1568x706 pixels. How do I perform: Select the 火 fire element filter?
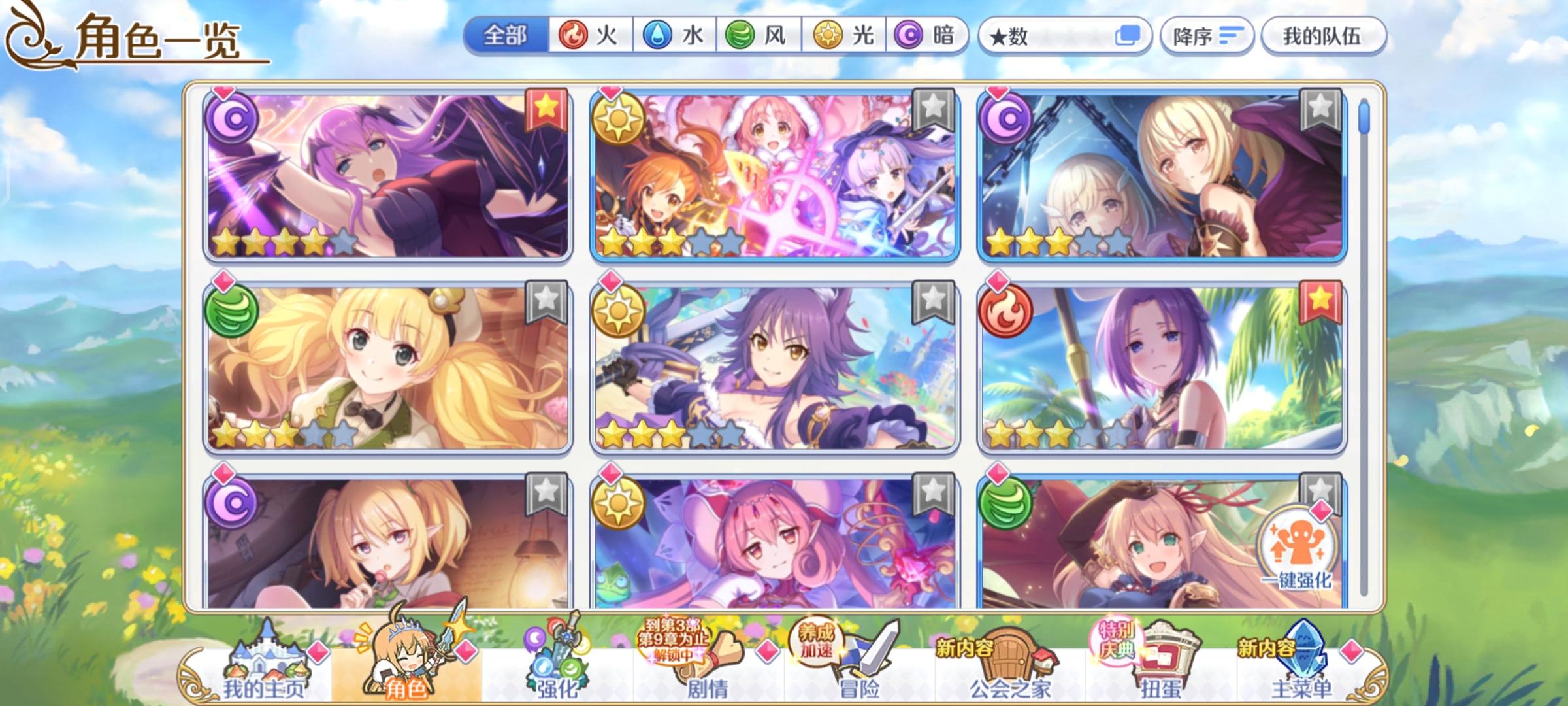coord(587,36)
